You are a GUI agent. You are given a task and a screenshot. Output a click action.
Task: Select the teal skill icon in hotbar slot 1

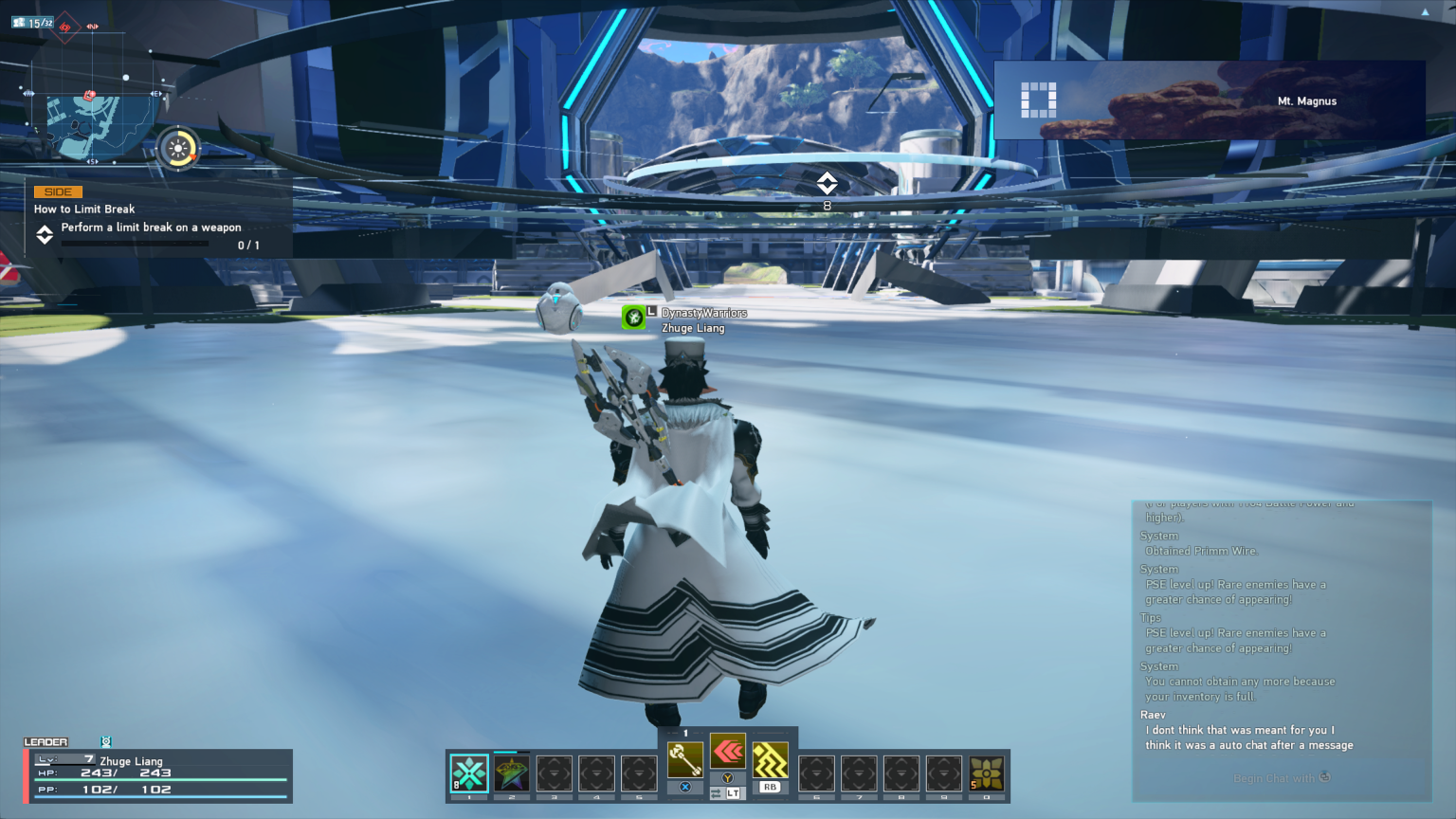[468, 774]
